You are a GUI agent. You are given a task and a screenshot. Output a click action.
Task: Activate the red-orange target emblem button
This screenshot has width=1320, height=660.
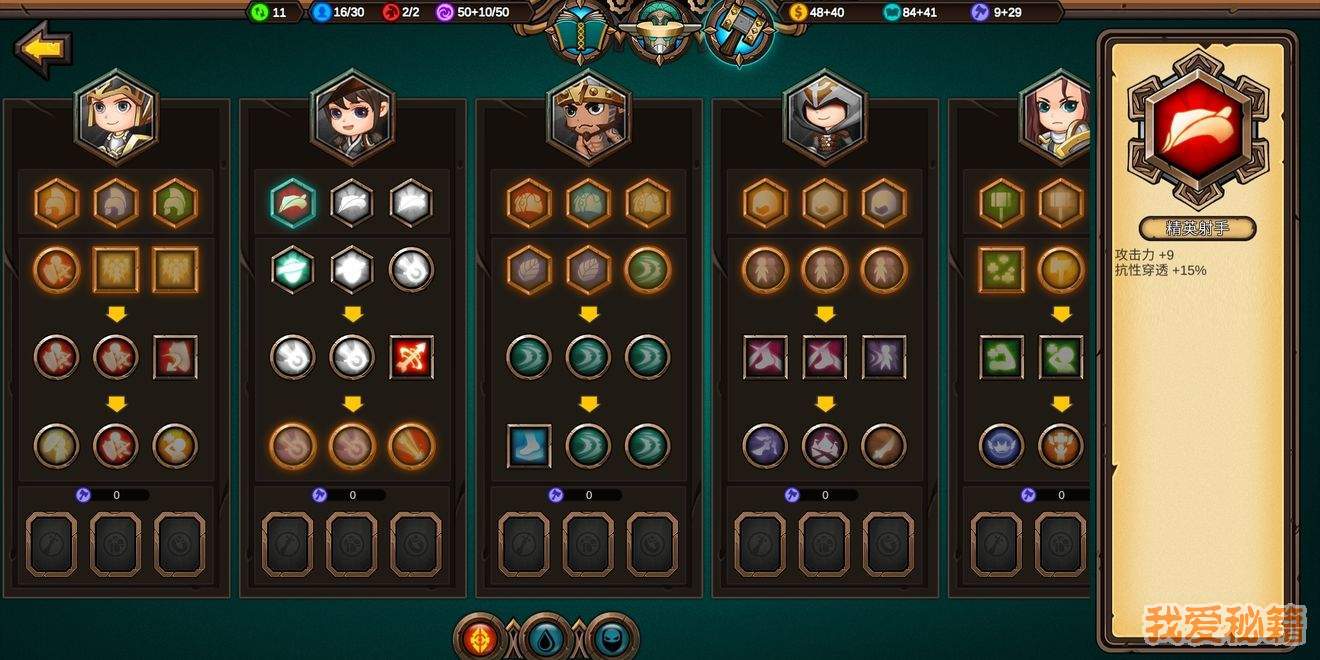click(x=480, y=637)
